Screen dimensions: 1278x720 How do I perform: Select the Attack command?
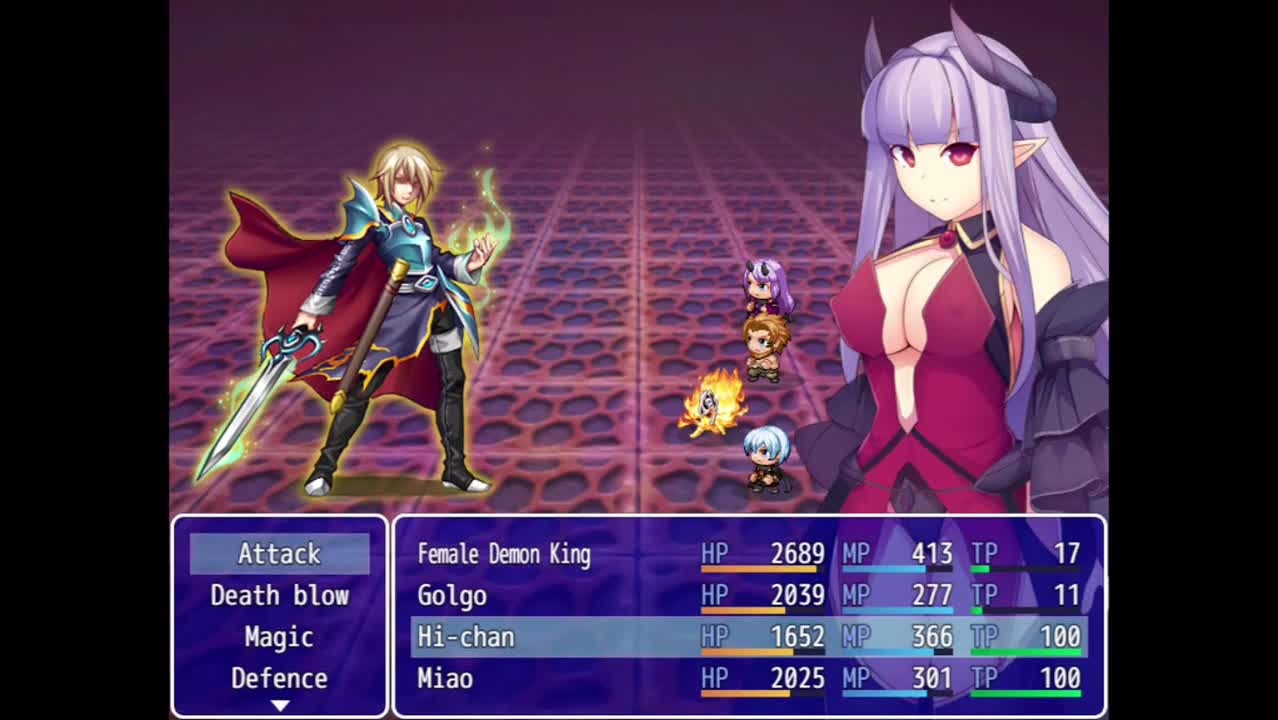(x=279, y=553)
